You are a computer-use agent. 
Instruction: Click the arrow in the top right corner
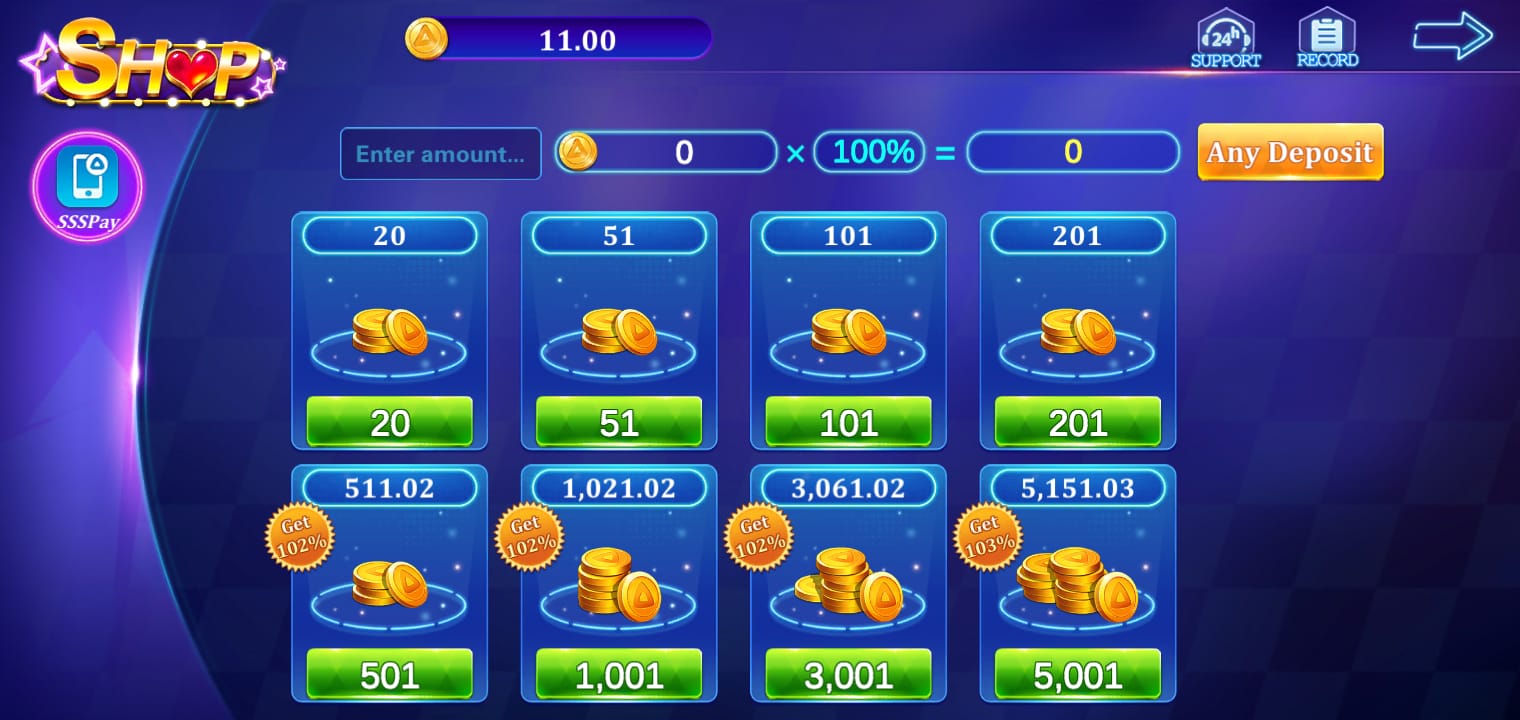1453,35
